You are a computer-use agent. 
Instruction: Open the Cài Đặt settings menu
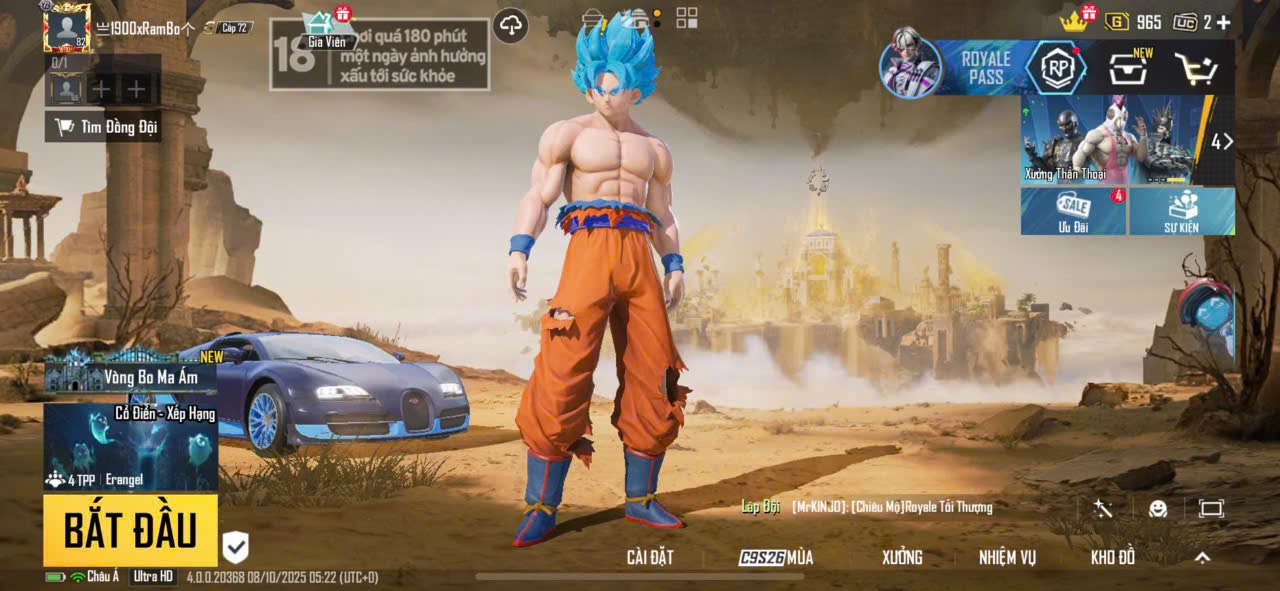coord(650,558)
